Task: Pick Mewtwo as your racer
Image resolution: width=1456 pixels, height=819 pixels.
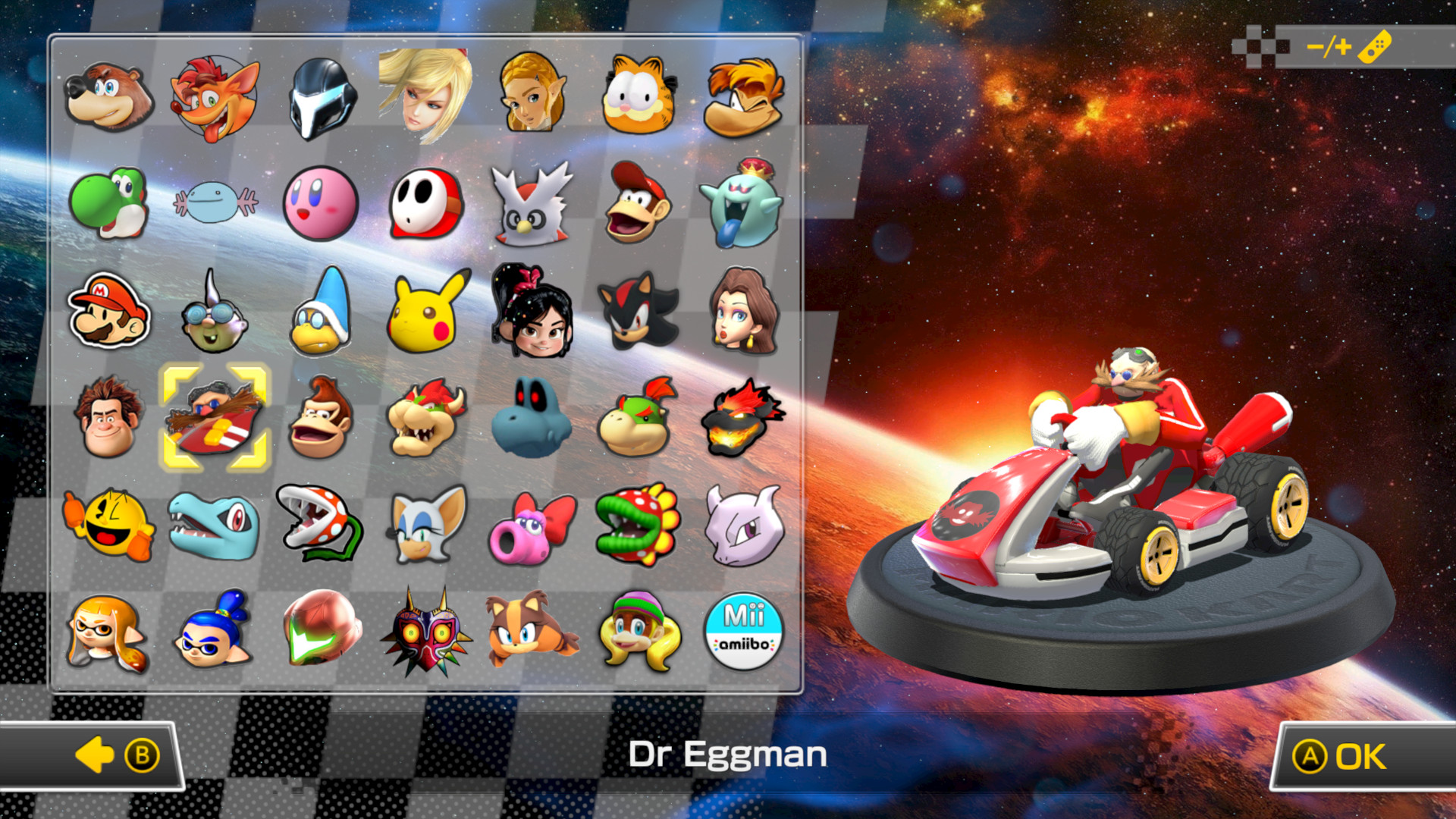Action: point(745,522)
